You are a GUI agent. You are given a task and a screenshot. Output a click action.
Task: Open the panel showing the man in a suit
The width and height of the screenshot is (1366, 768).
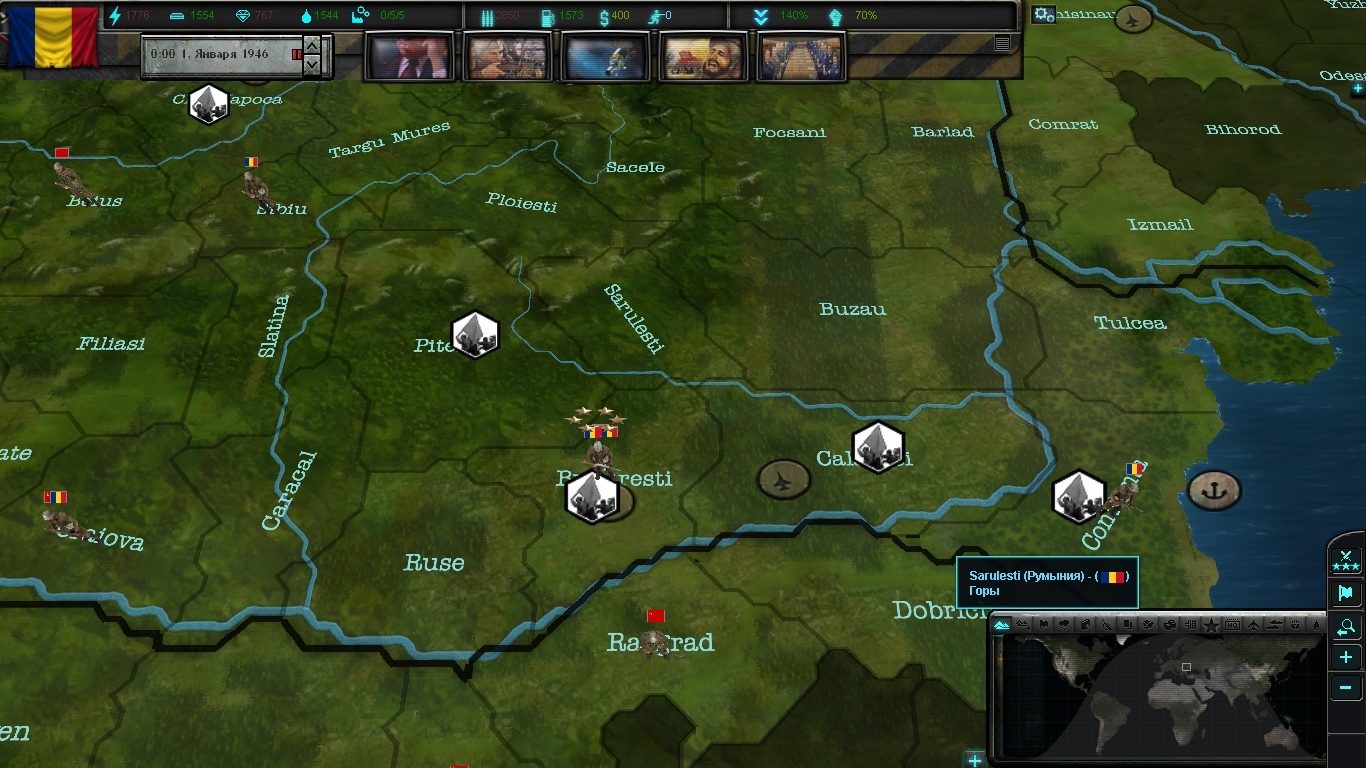409,56
